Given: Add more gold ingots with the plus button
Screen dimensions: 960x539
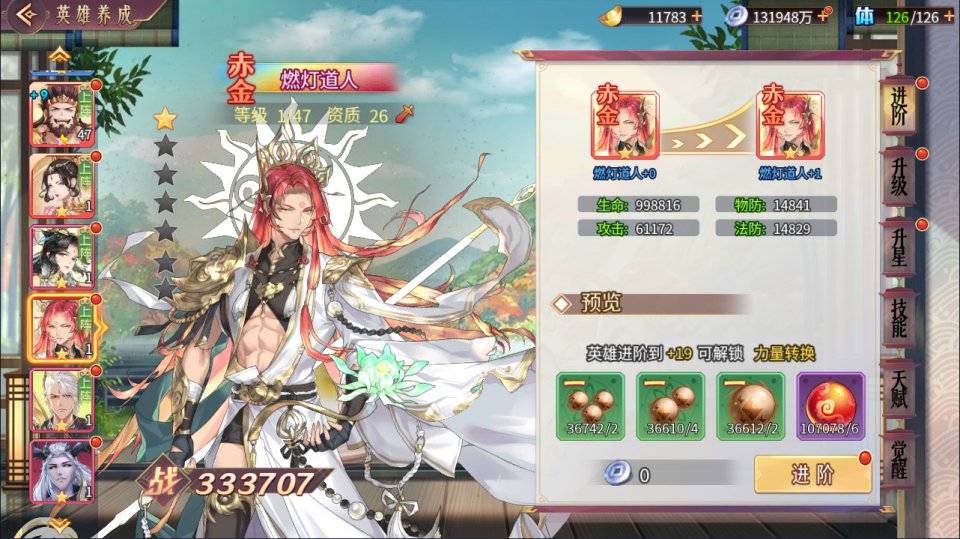Looking at the screenshot, I should [696, 16].
